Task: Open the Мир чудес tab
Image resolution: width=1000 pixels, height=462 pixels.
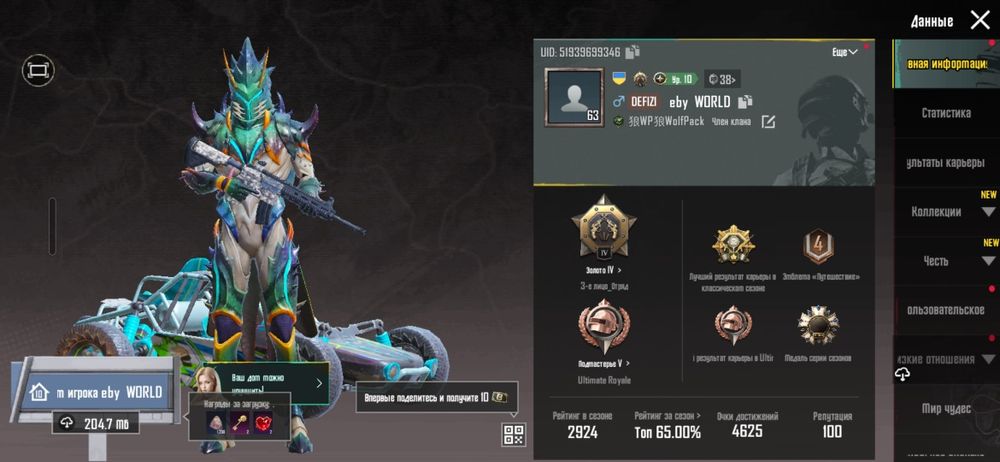Action: 945,408
